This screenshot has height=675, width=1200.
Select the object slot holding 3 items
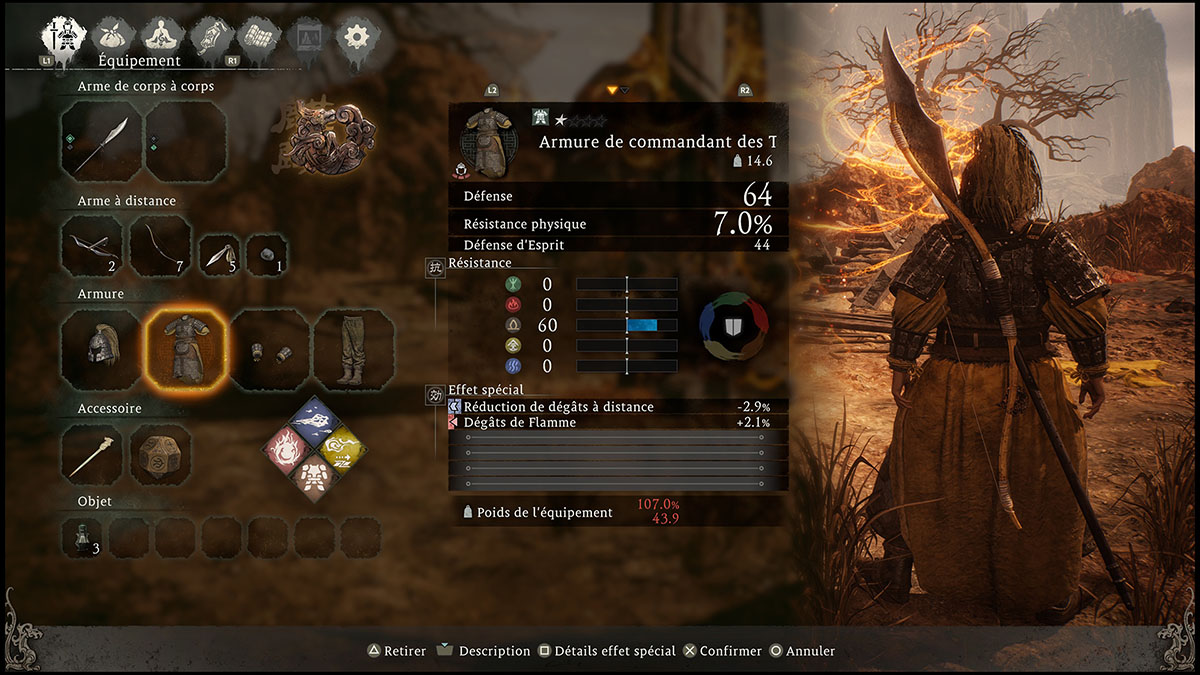(82, 537)
